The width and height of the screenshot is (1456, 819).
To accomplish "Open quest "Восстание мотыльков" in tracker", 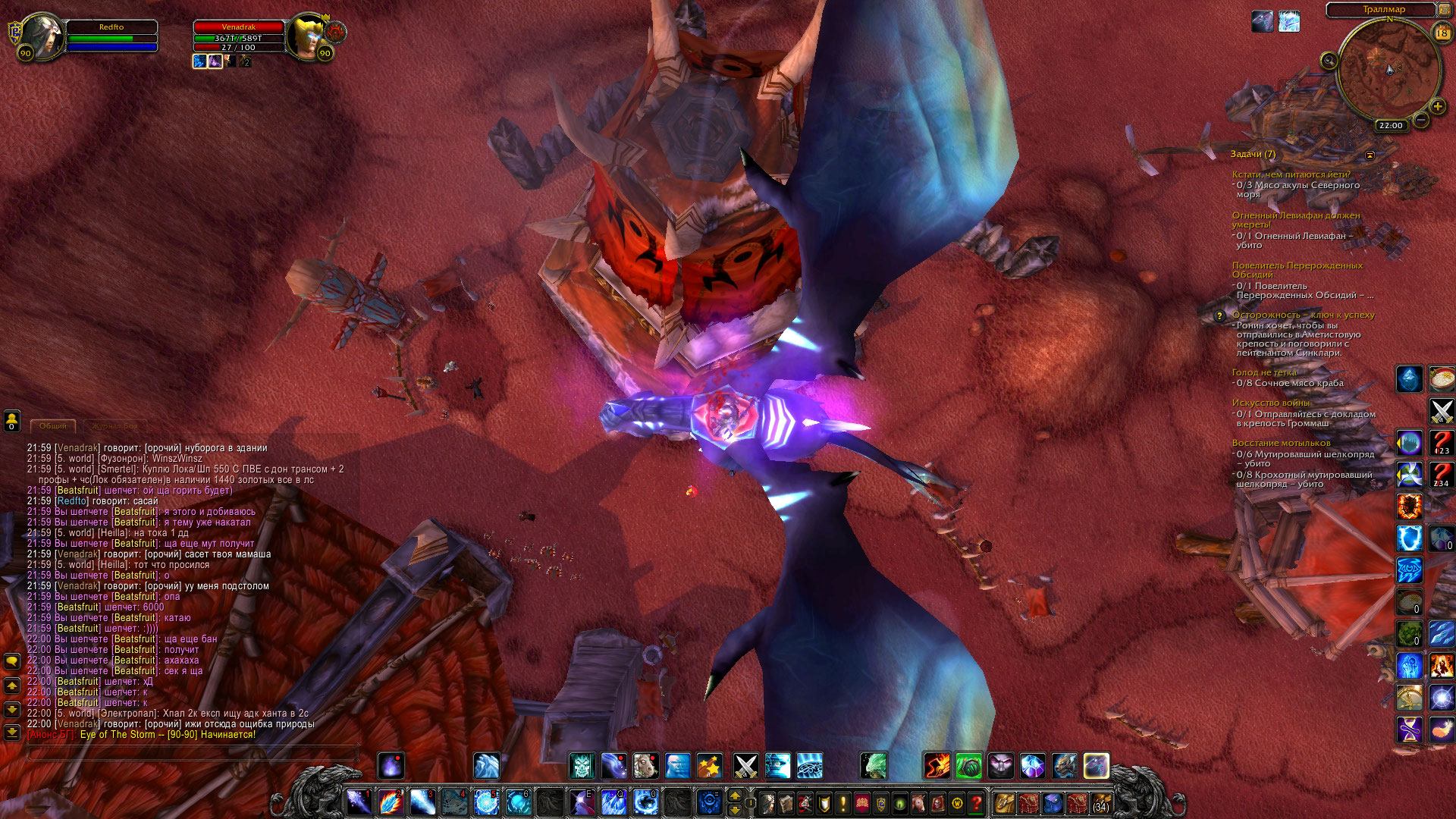I will (1281, 443).
